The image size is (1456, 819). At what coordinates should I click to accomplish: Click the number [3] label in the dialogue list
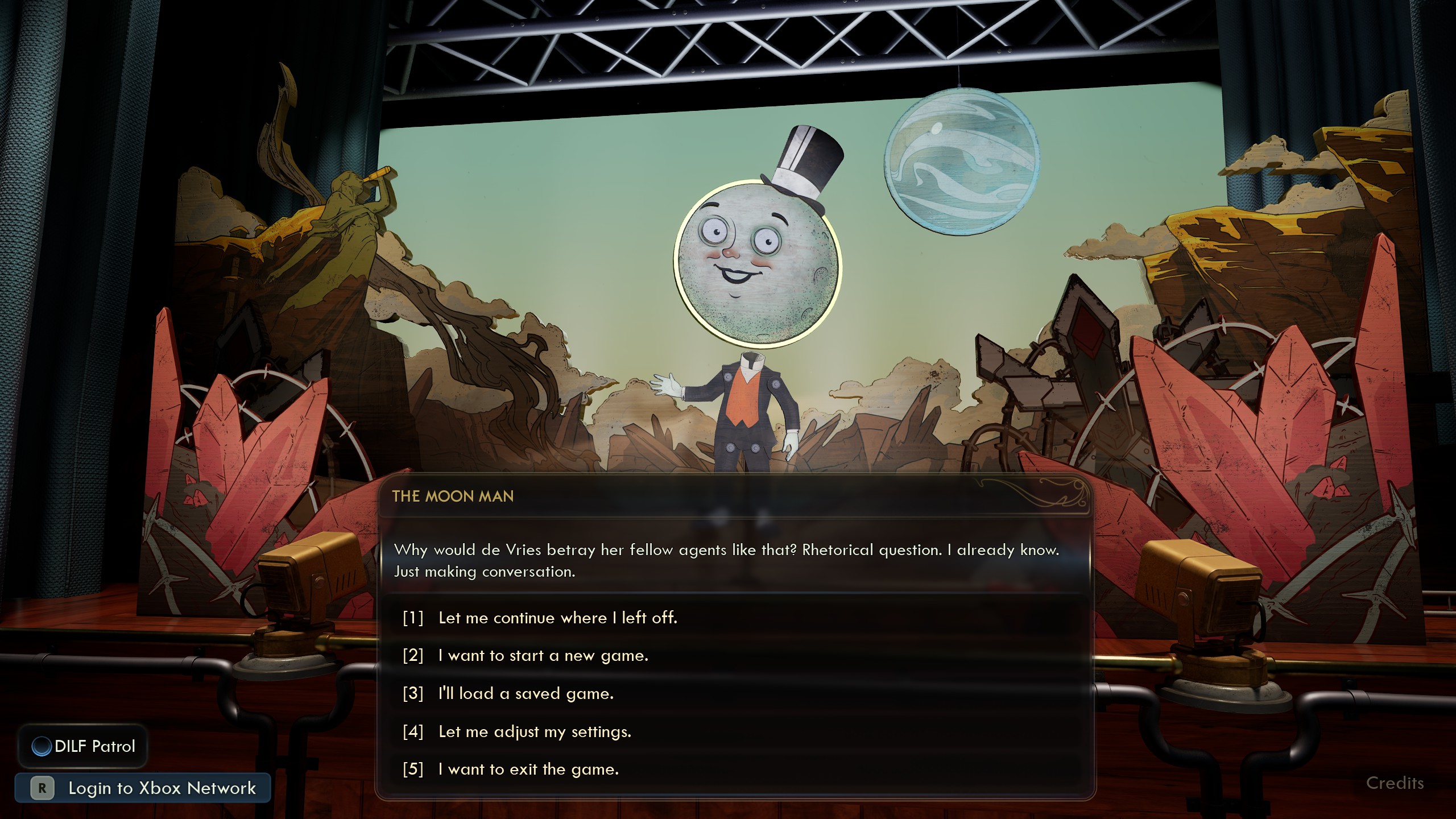[412, 693]
